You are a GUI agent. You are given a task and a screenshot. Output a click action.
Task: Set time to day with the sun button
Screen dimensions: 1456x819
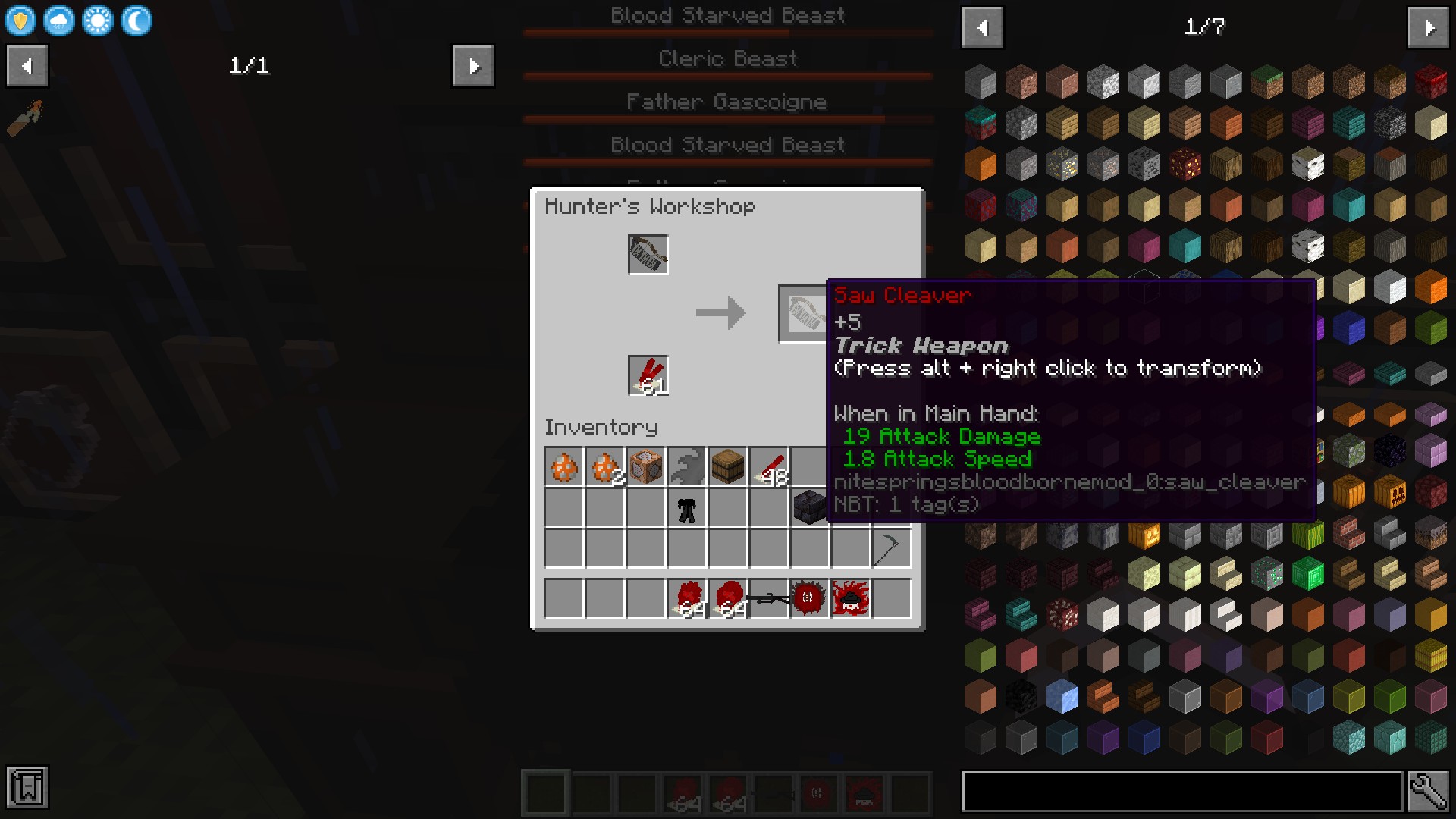click(98, 21)
